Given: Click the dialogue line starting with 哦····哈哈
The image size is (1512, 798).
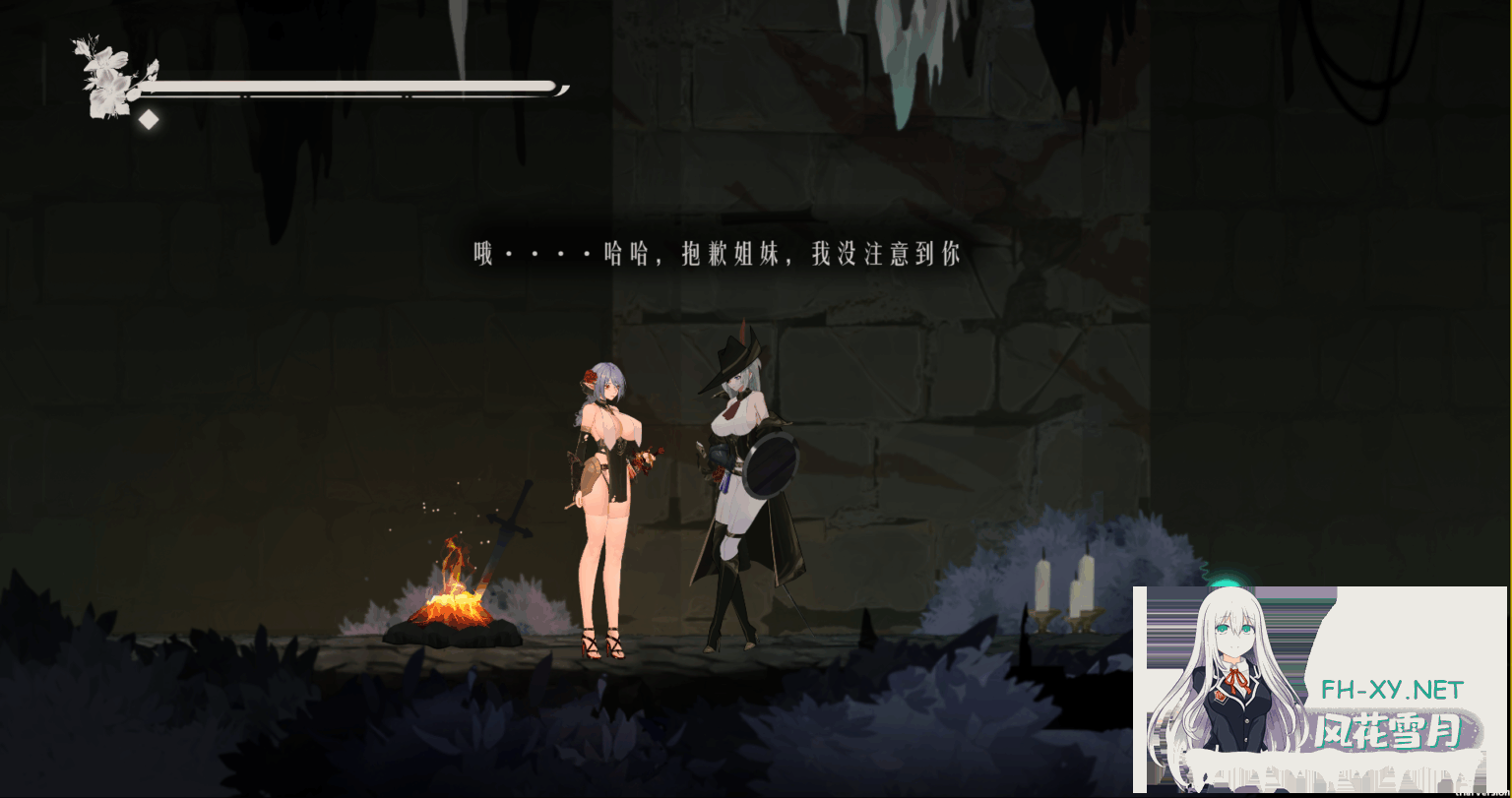Looking at the screenshot, I should pyautogui.click(x=719, y=254).
